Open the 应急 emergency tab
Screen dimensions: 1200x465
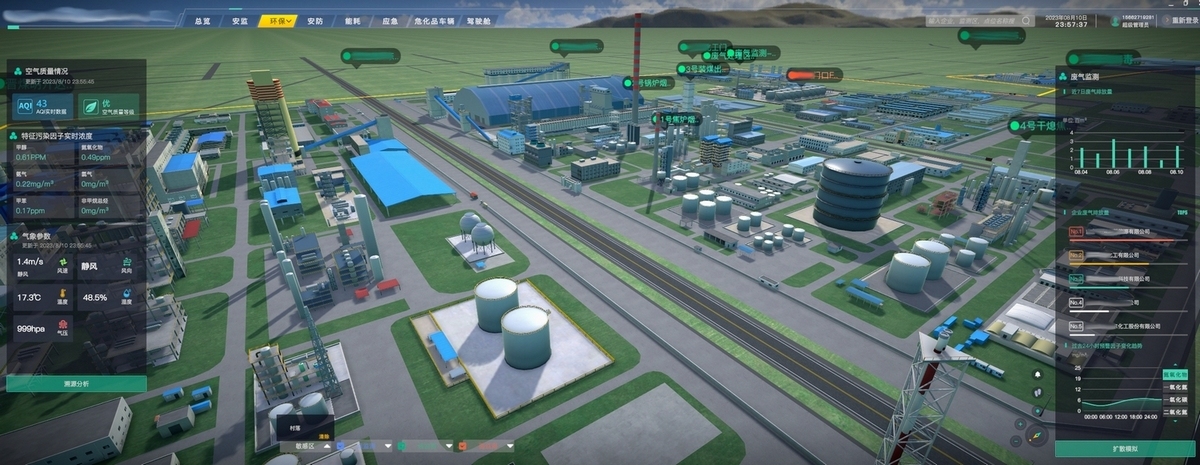pos(390,21)
